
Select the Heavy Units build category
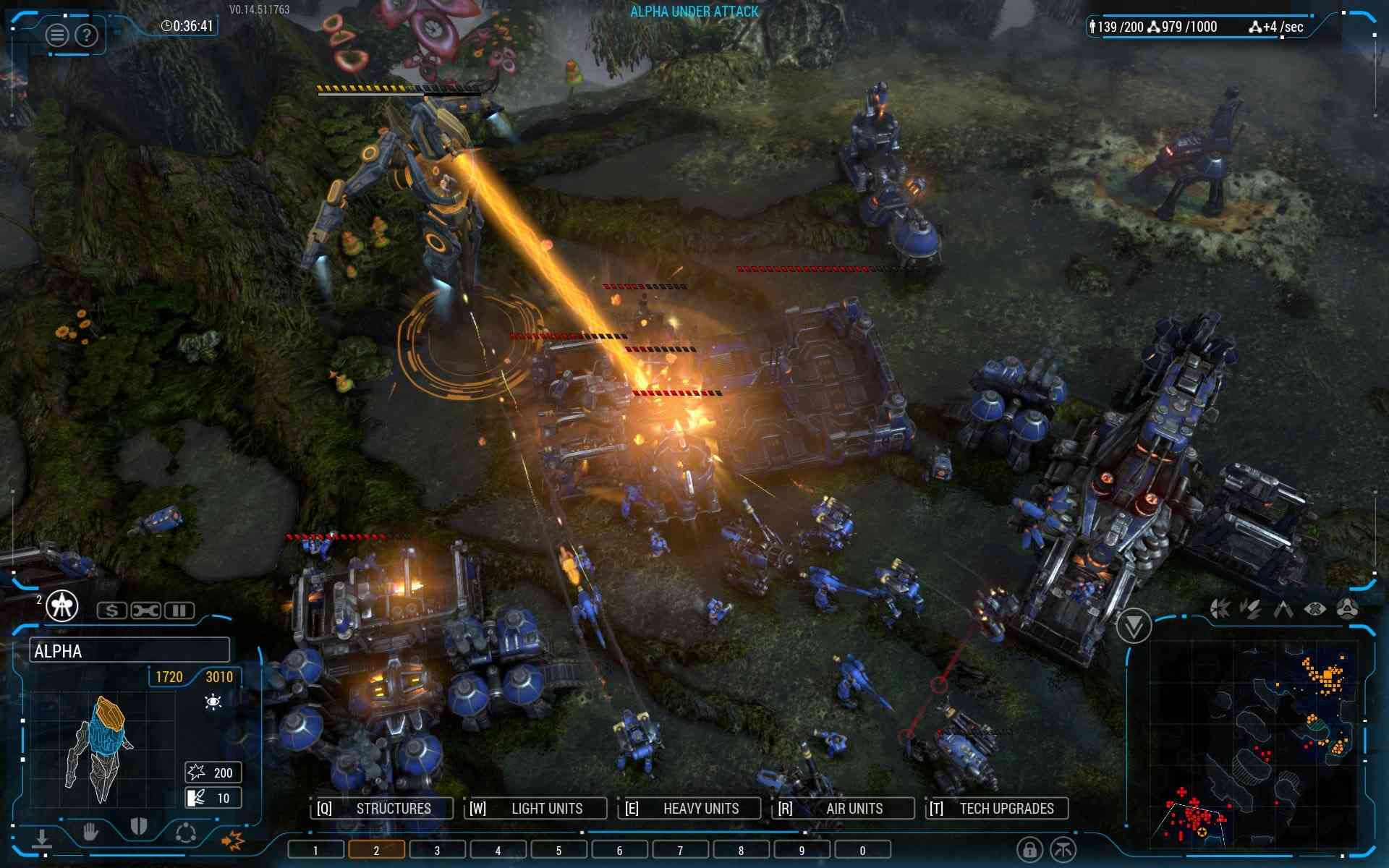click(x=690, y=808)
